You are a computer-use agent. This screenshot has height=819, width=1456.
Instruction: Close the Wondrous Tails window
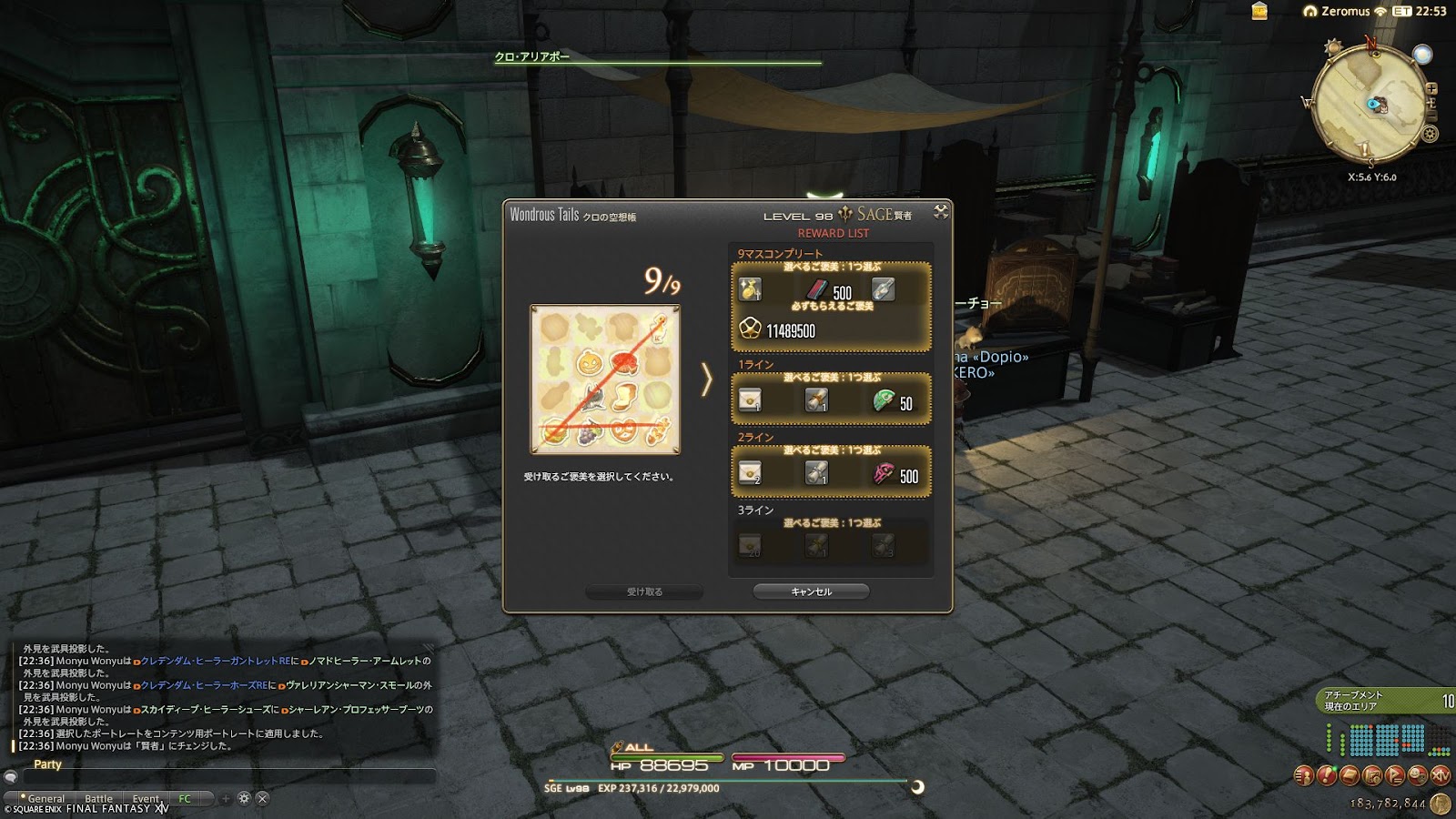[941, 212]
